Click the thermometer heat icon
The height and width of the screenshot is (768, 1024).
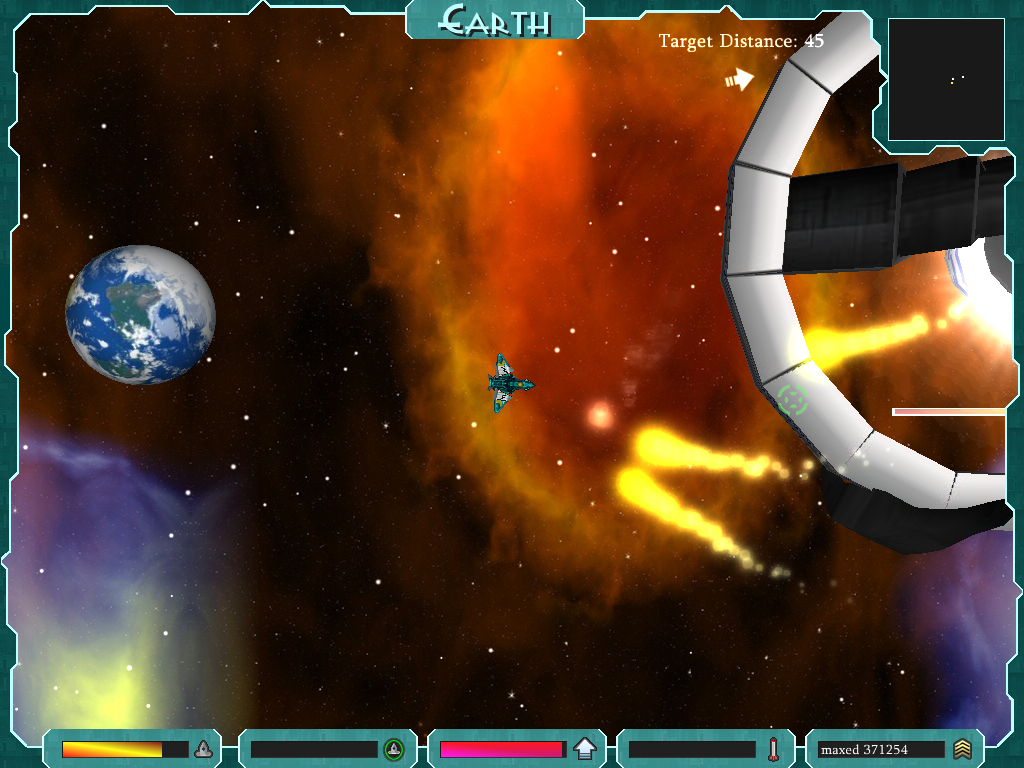point(773,749)
